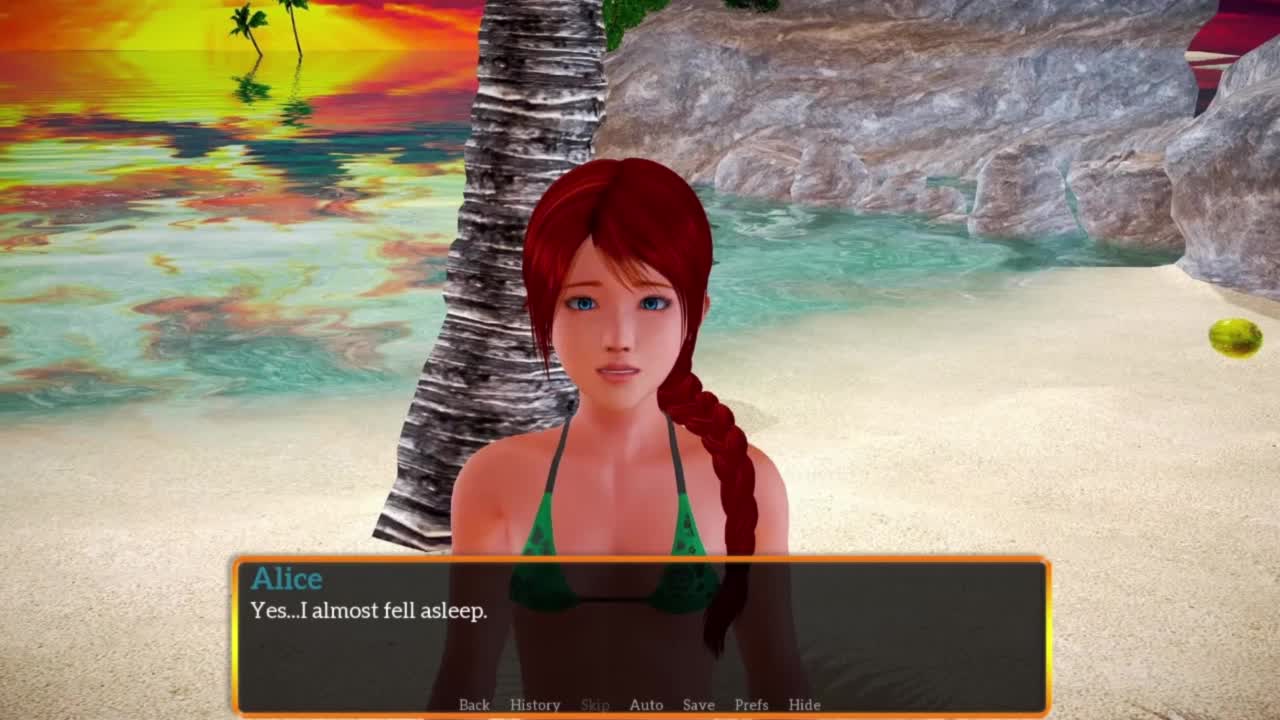Viewport: 1280px width, 720px height.
Task: Open the dialogue History log
Action: click(535, 705)
